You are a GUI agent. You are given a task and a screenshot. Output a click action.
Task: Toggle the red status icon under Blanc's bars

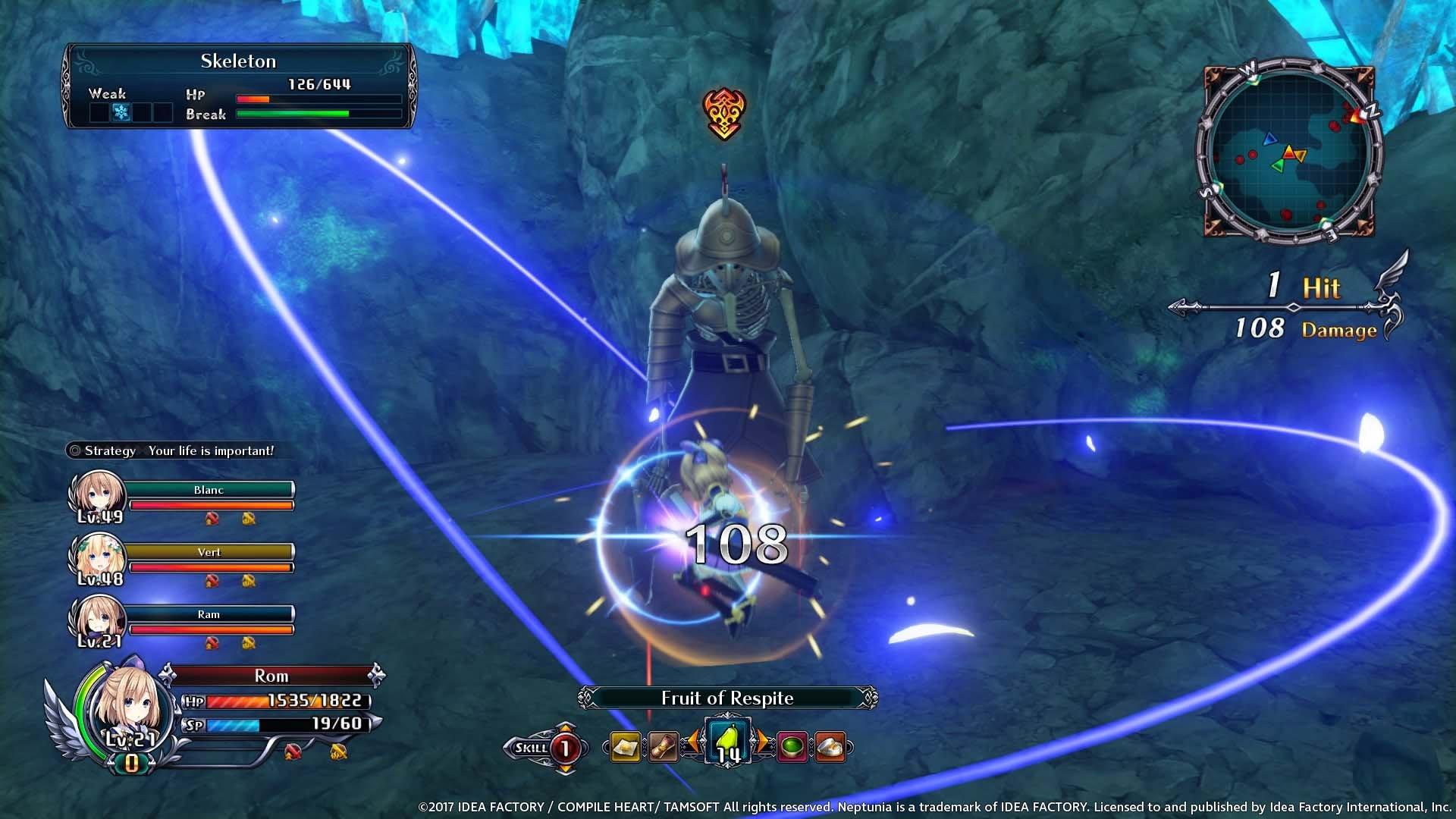213,519
